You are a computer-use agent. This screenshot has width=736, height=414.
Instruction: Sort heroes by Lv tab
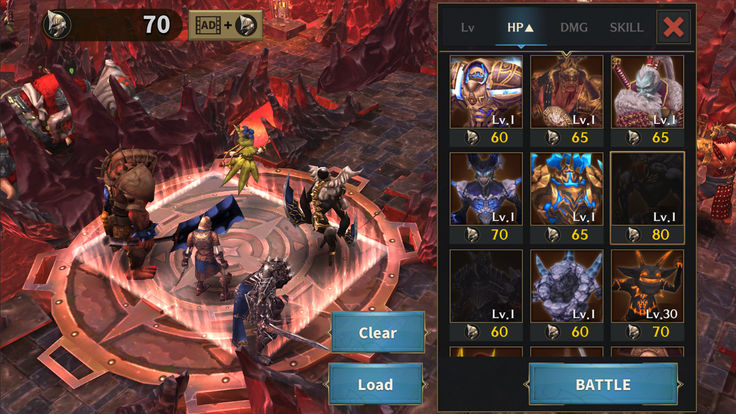(x=467, y=27)
